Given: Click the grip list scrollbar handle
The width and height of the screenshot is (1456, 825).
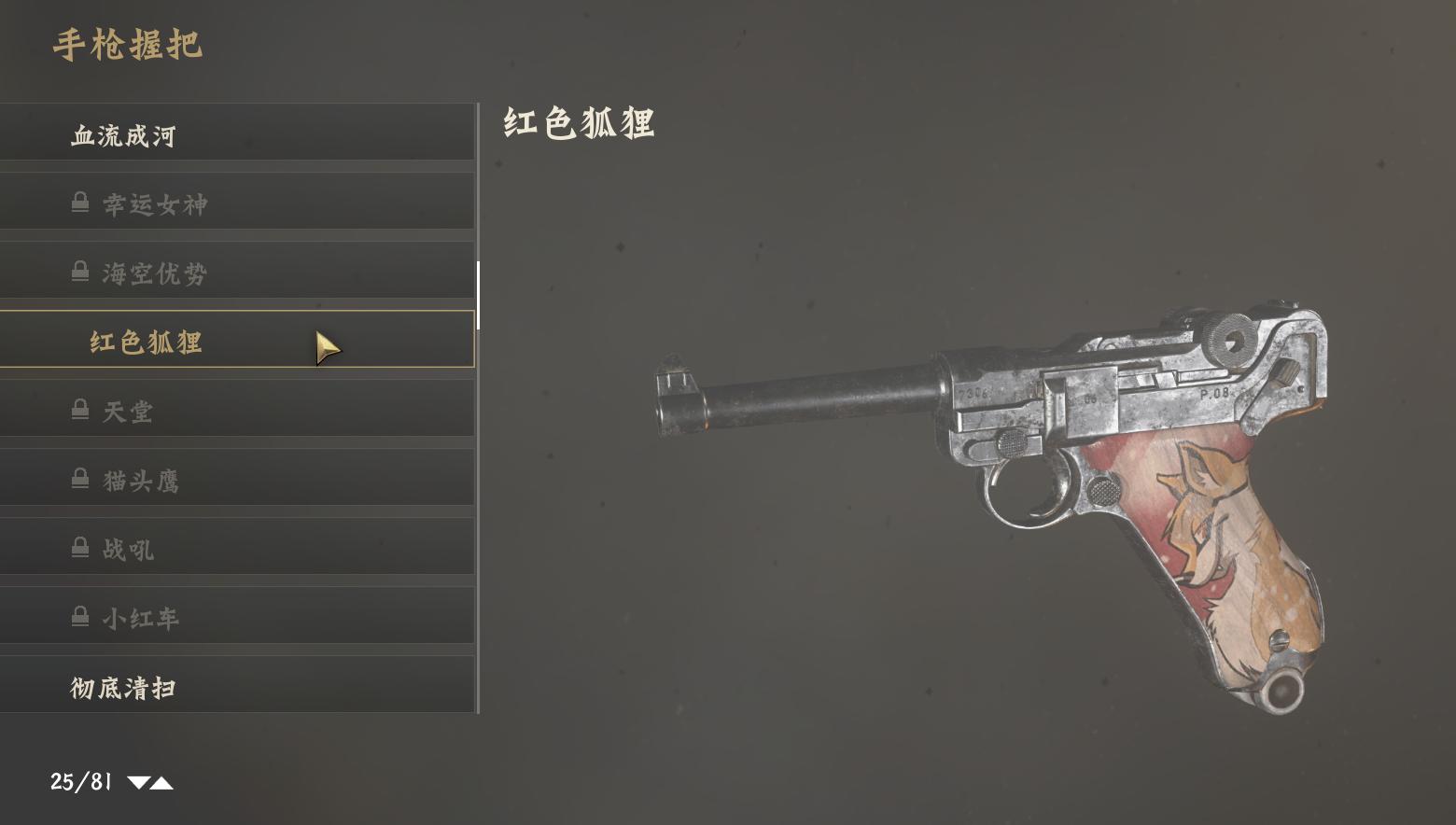Looking at the screenshot, I should point(478,295).
